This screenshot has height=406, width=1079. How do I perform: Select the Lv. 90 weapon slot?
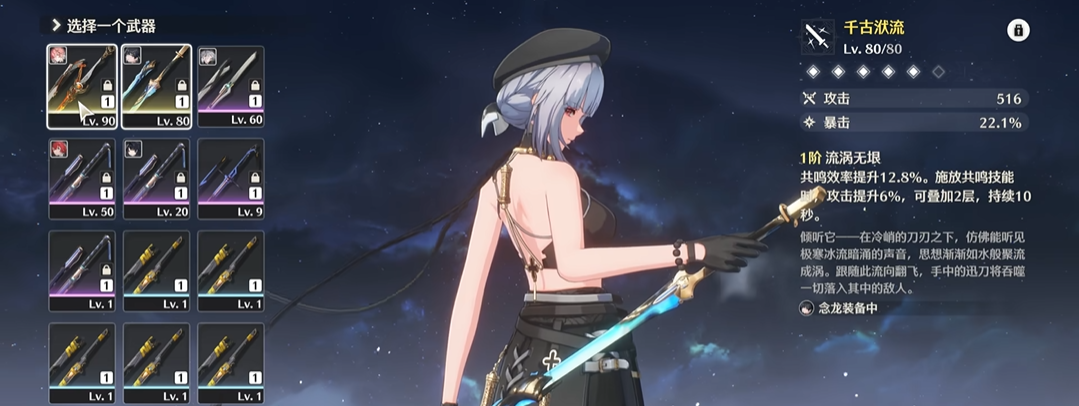[x=82, y=86]
